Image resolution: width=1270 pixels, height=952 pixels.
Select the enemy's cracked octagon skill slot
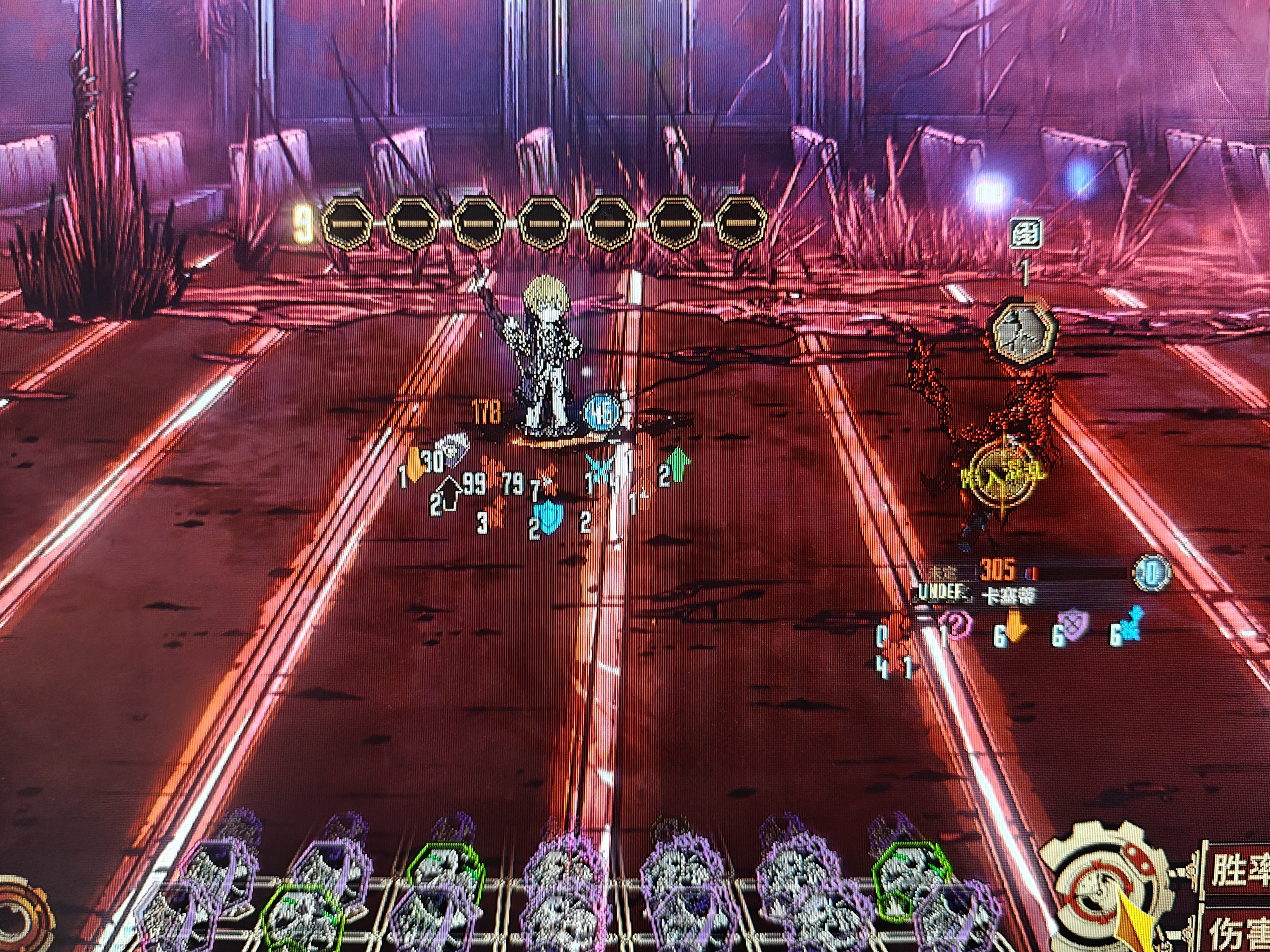pos(1025,332)
